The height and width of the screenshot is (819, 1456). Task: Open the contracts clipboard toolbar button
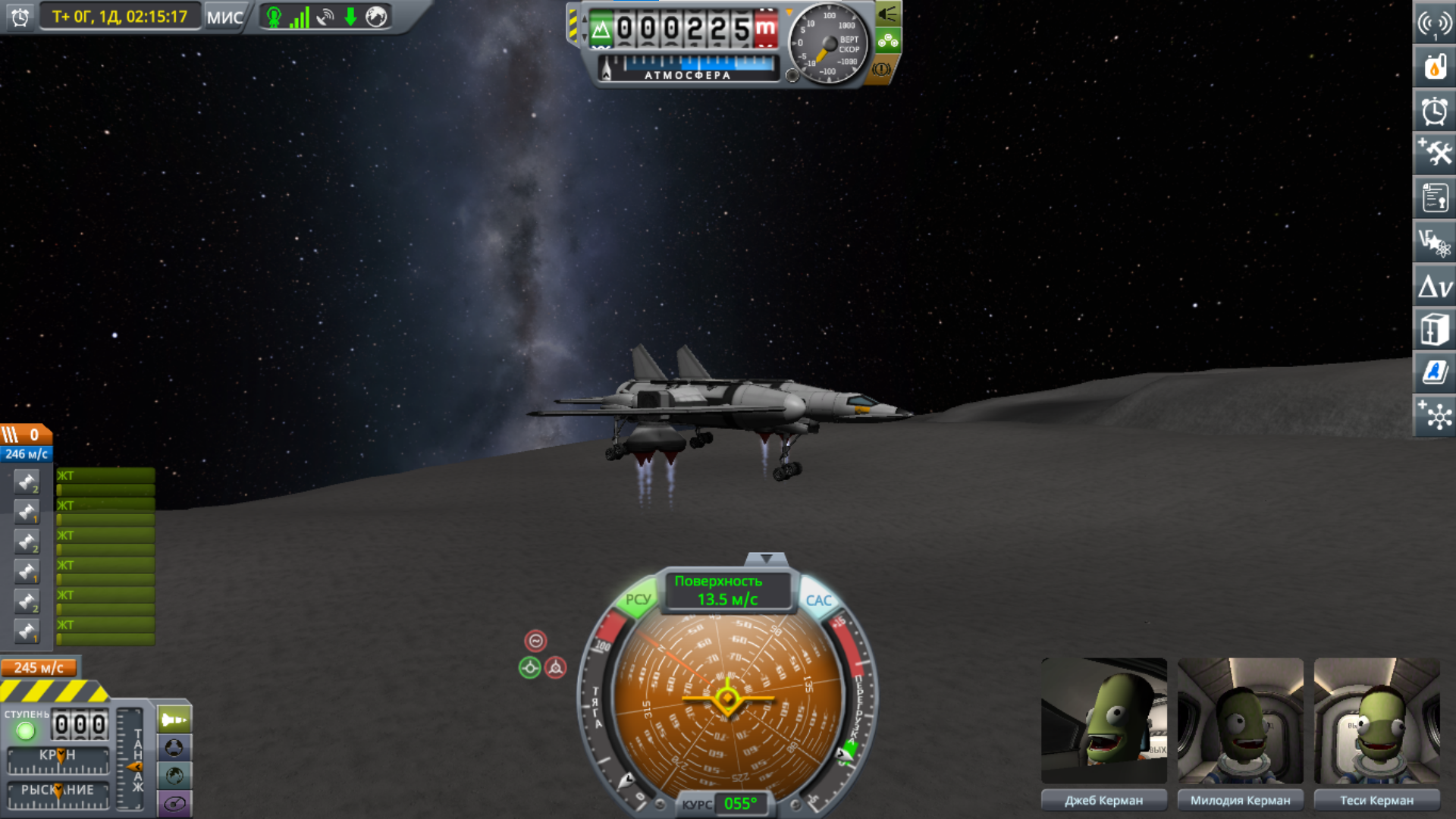click(x=1434, y=198)
